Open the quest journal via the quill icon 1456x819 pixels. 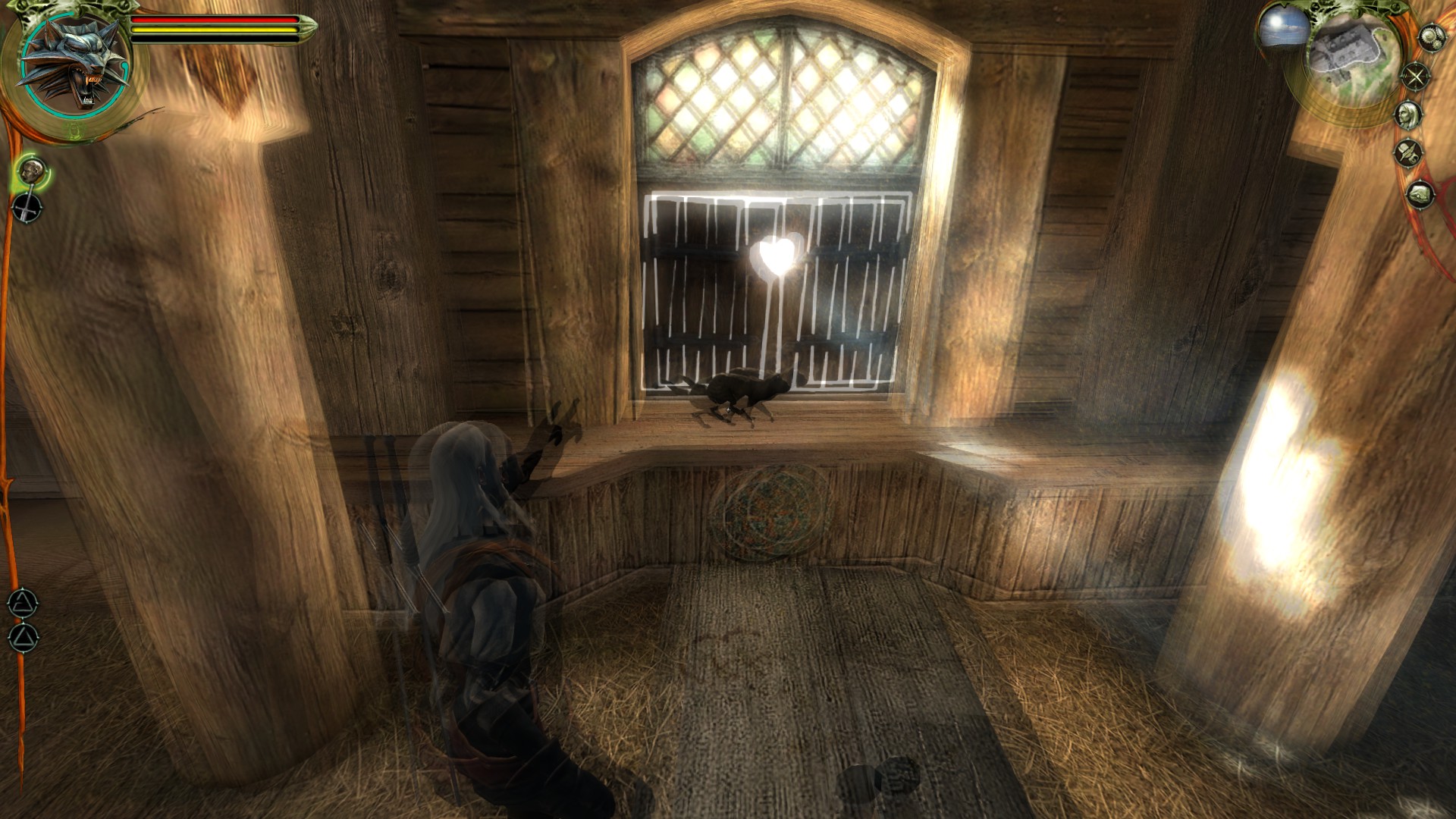(1407, 153)
